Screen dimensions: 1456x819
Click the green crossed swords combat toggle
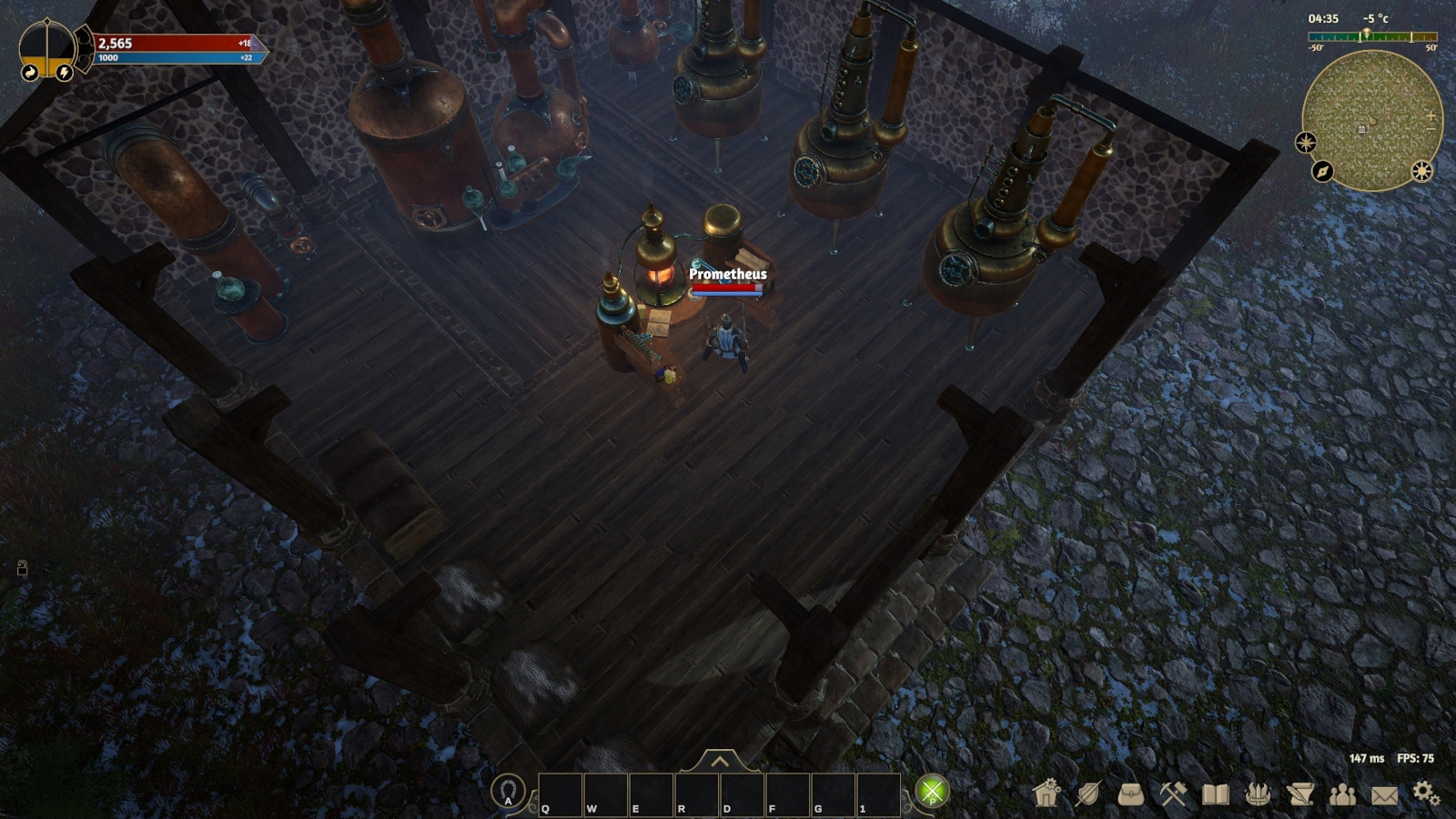click(932, 792)
